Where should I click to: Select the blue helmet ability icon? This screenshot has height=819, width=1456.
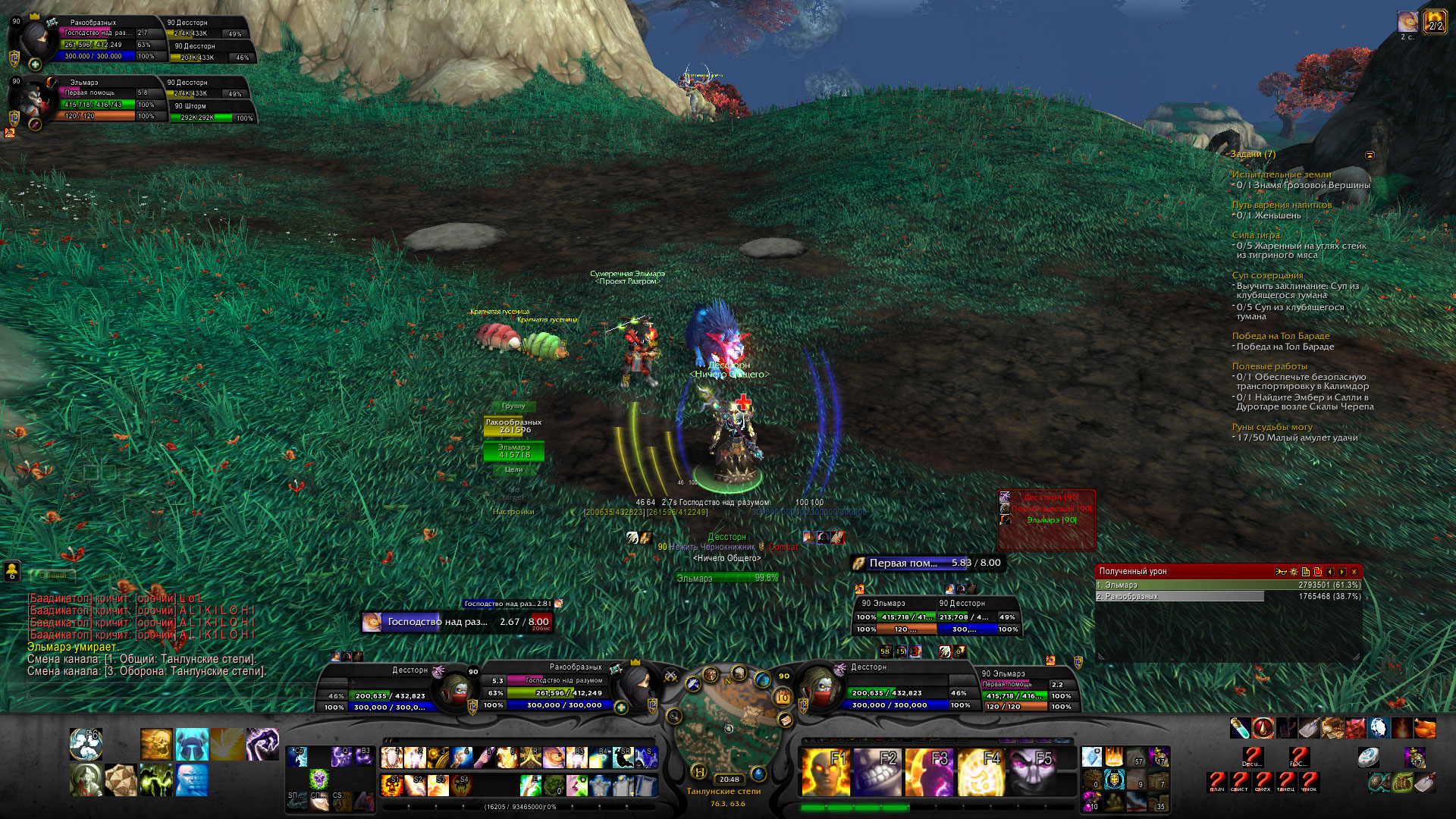[191, 744]
